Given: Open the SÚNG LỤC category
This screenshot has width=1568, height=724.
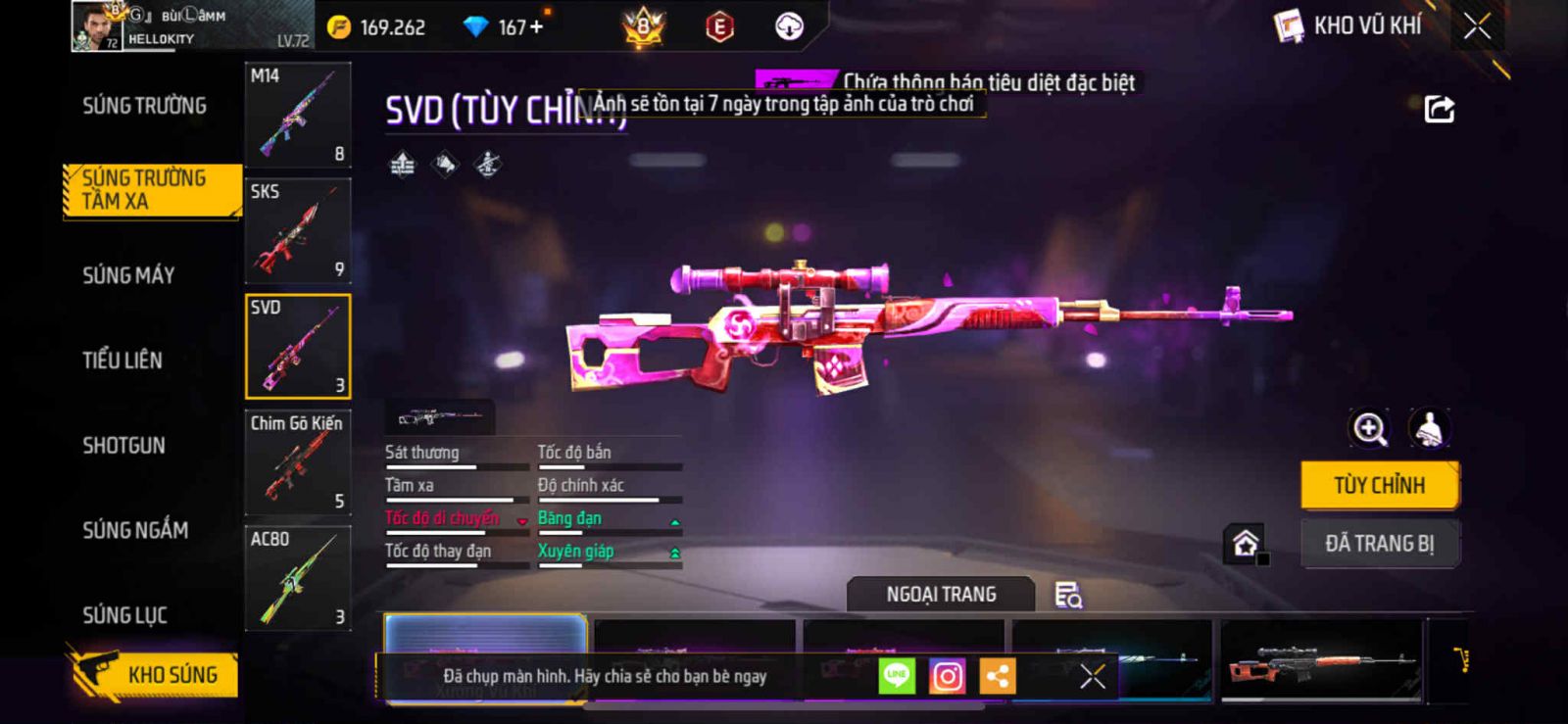Looking at the screenshot, I should coord(124,615).
